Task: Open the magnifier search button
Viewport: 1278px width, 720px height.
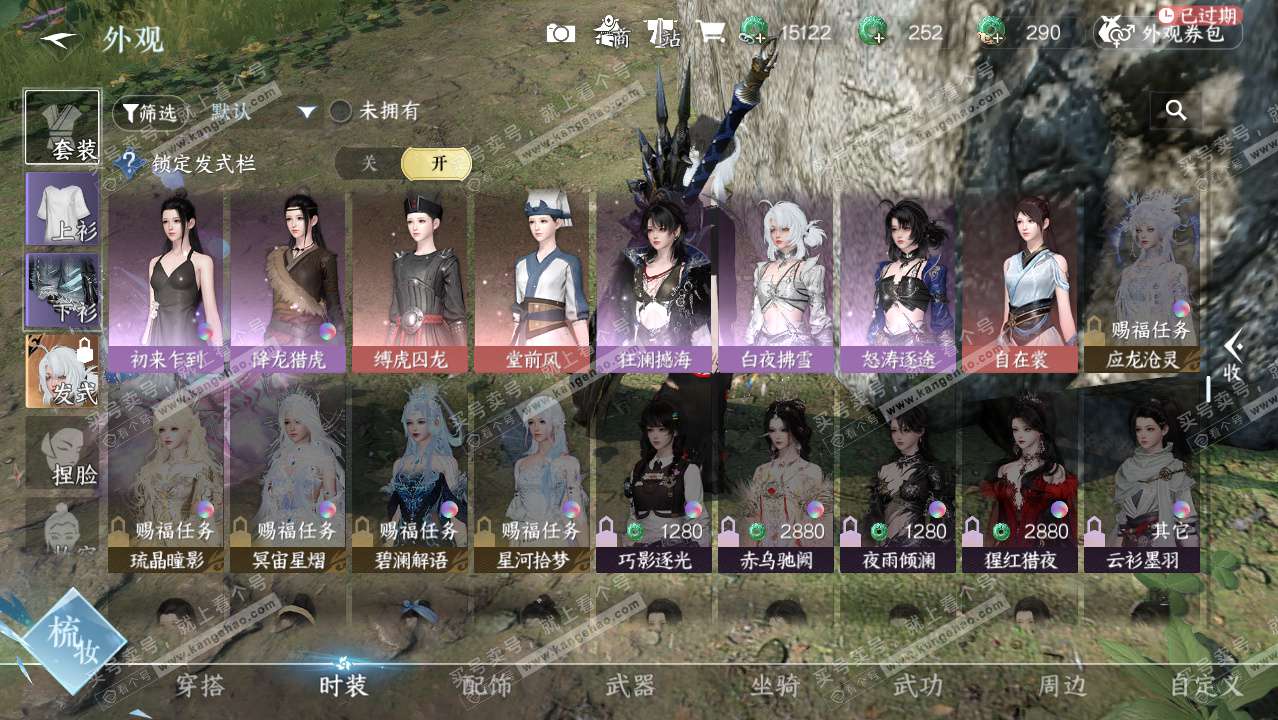Action: (x=1176, y=111)
